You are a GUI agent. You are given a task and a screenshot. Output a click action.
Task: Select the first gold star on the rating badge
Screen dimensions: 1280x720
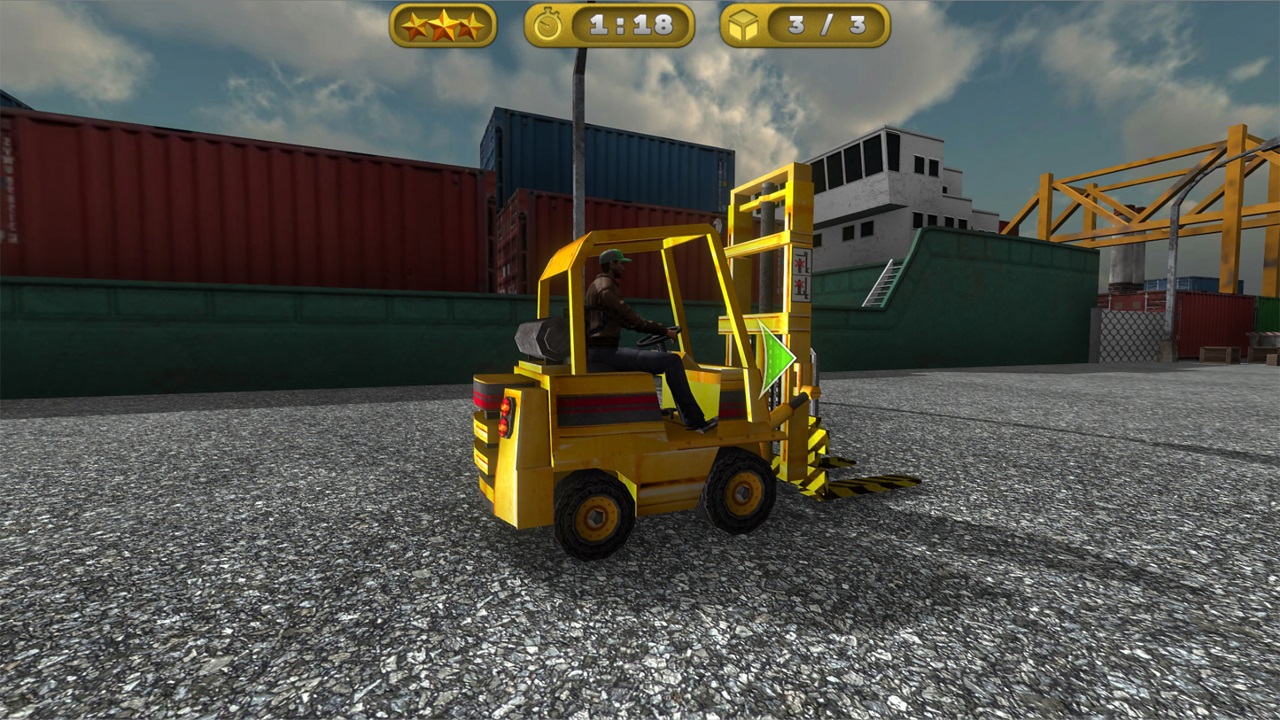[417, 26]
